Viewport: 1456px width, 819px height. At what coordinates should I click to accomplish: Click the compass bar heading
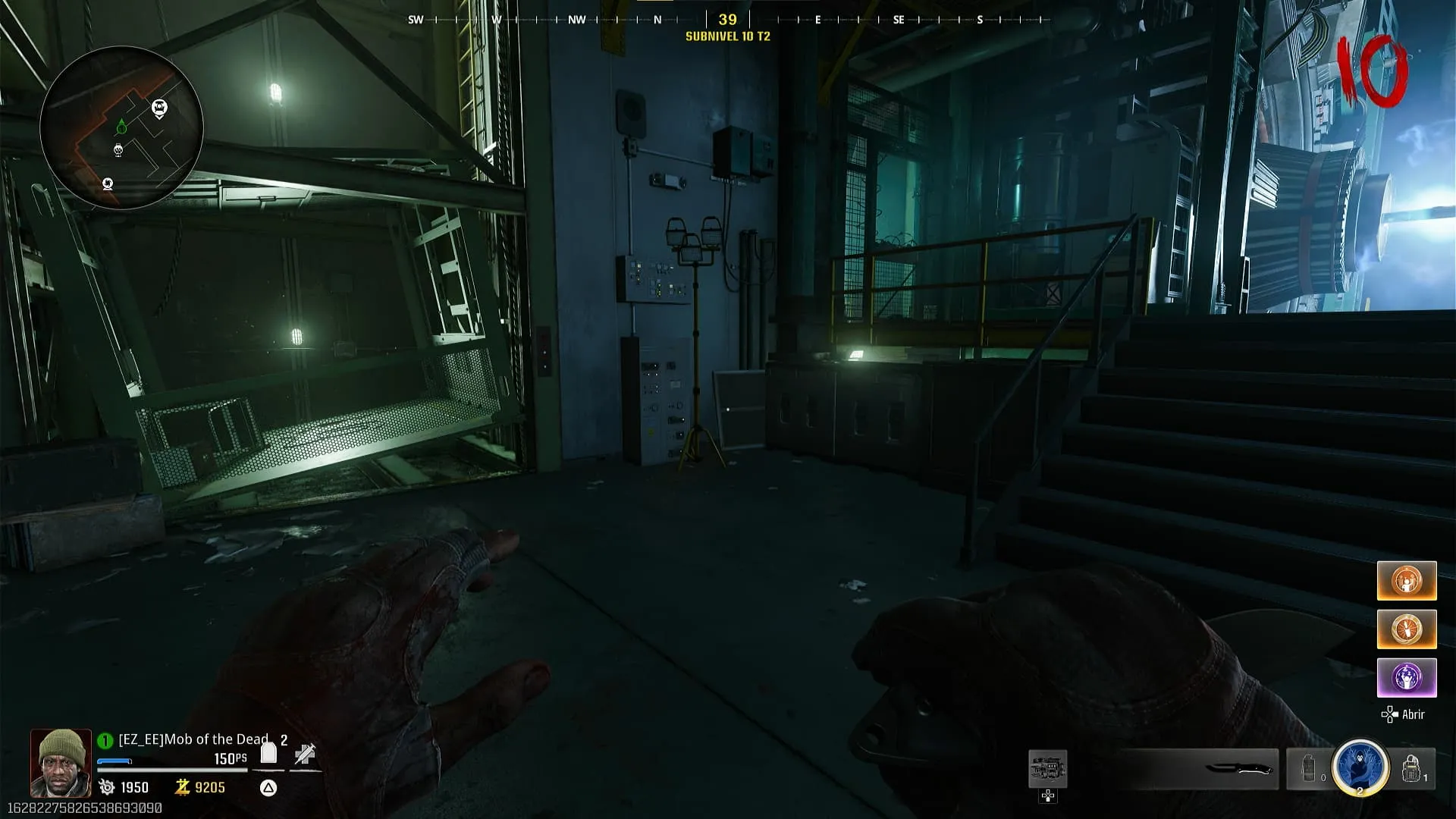coord(727,20)
